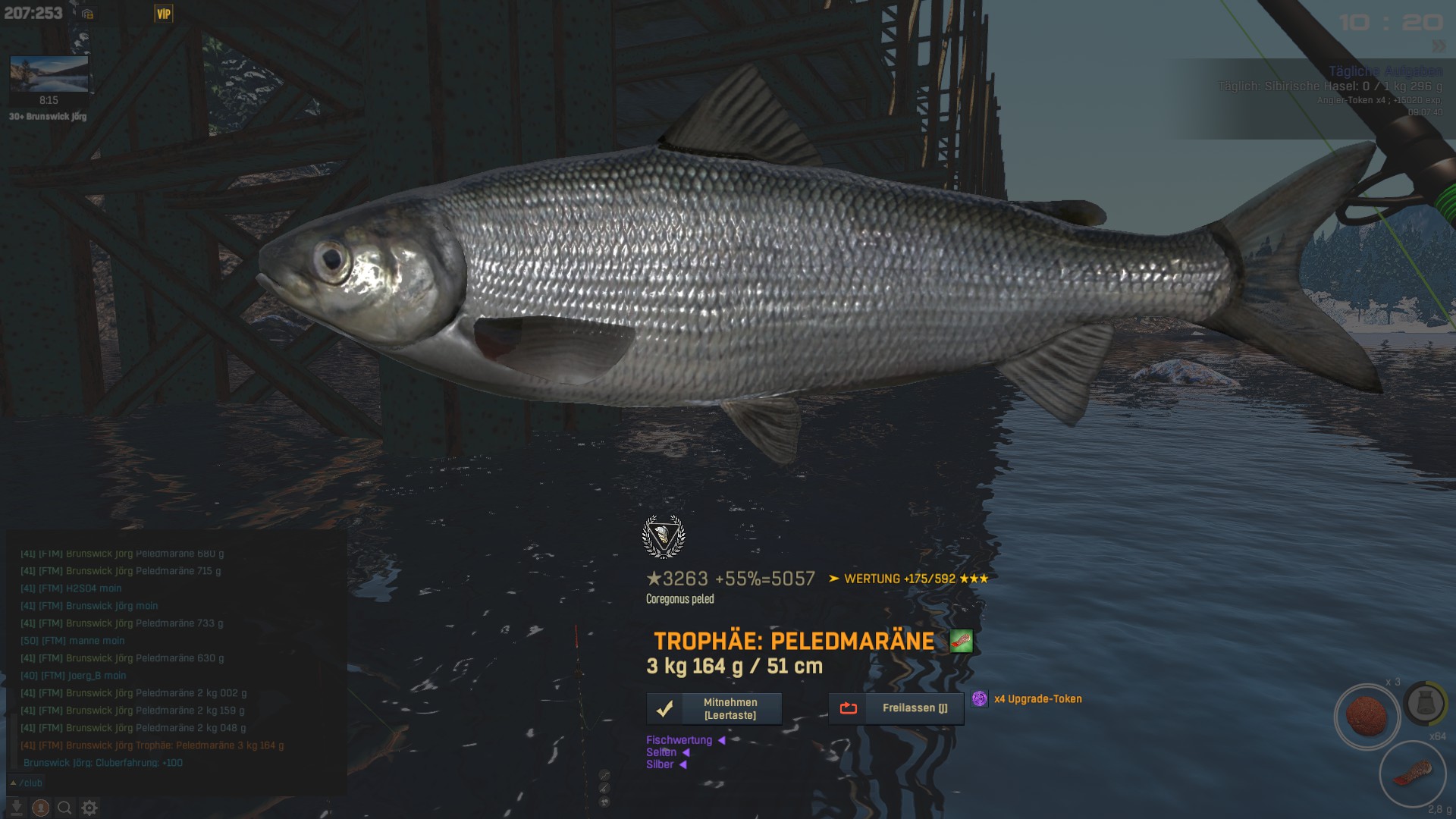The height and width of the screenshot is (819, 1456).
Task: Click the green bait icon beside trophy title
Action: point(961,642)
